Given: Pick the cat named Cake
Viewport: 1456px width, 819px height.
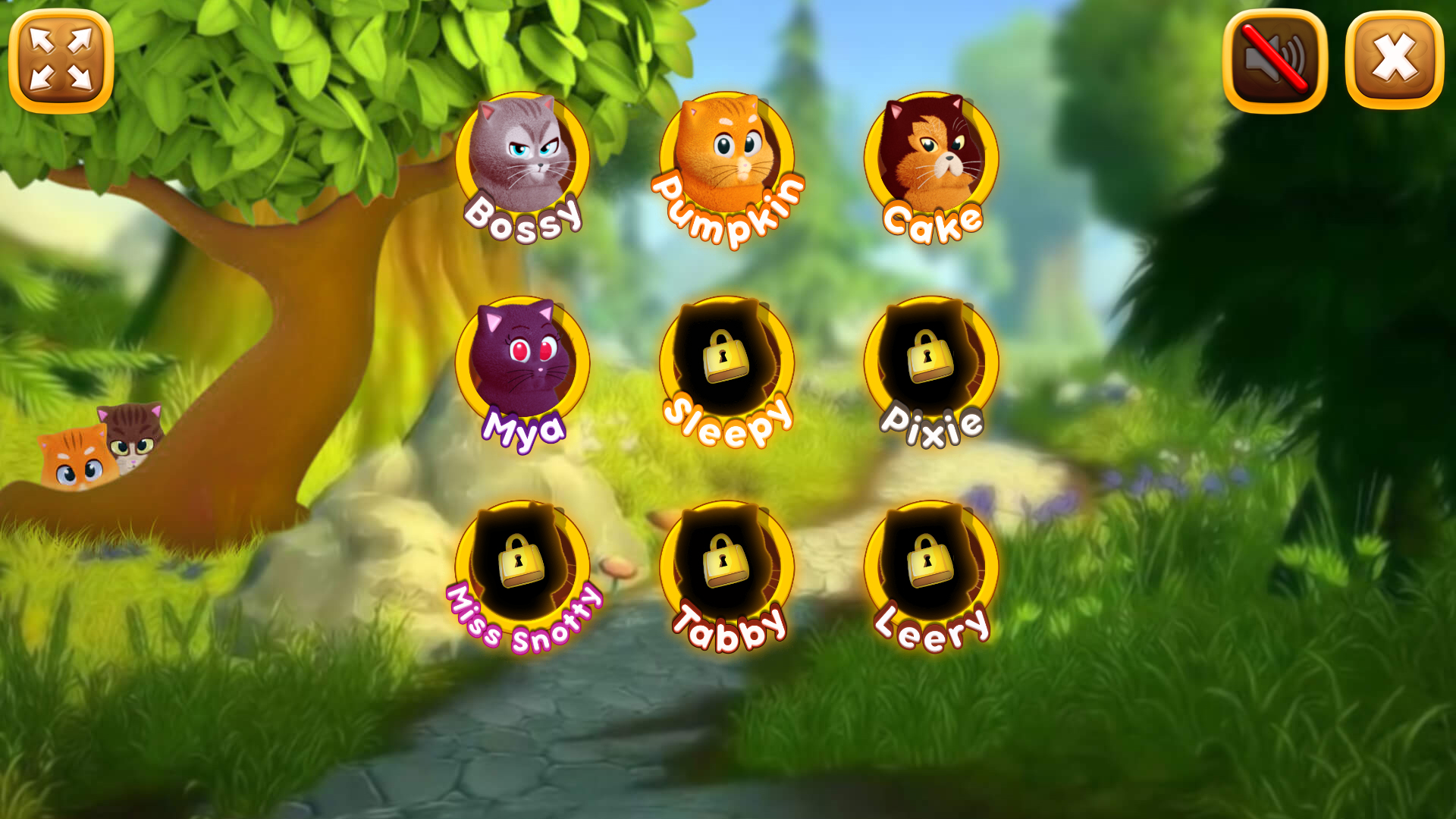Looking at the screenshot, I should (931, 155).
